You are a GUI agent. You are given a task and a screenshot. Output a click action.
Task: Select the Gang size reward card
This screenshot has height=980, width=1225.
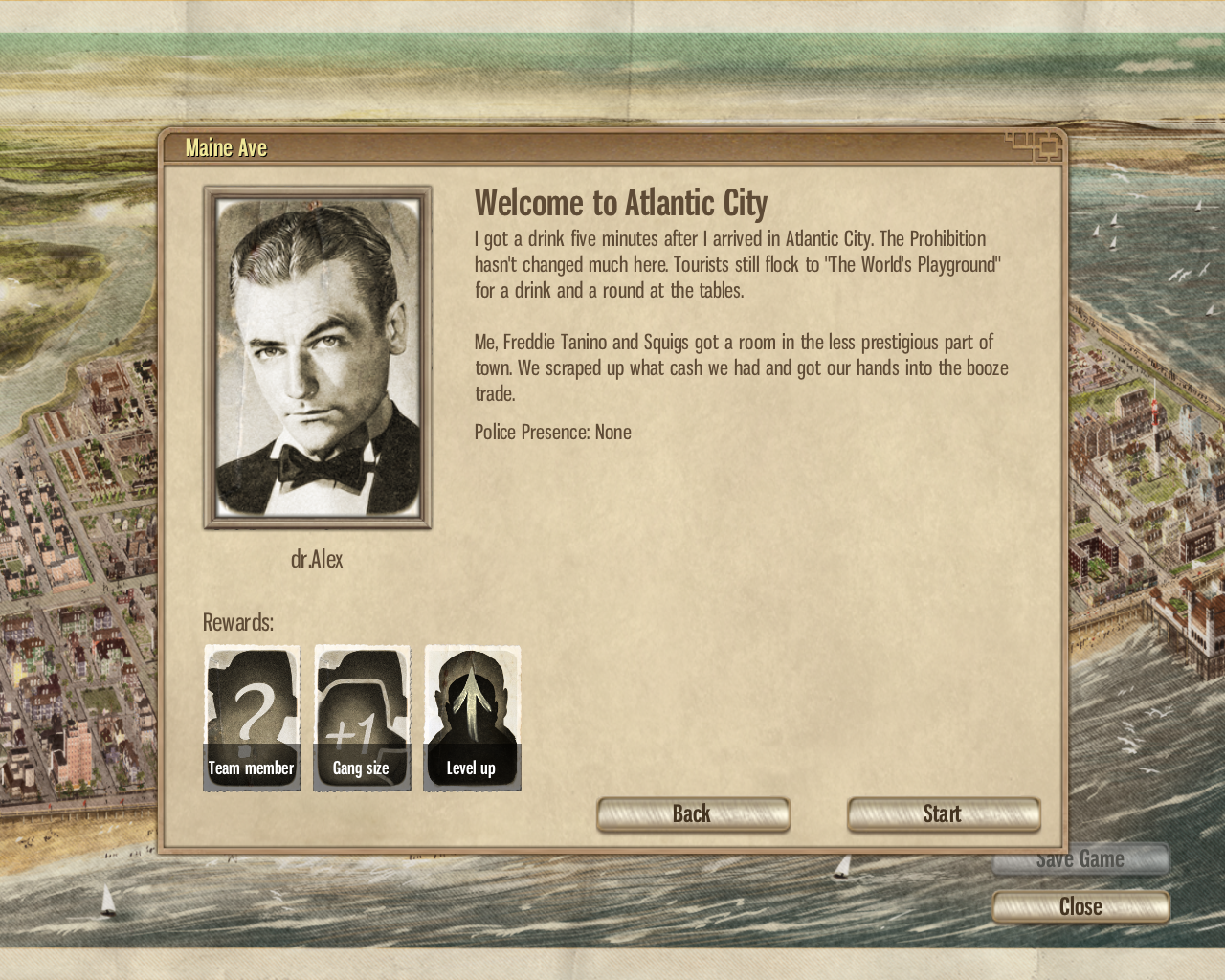362,718
